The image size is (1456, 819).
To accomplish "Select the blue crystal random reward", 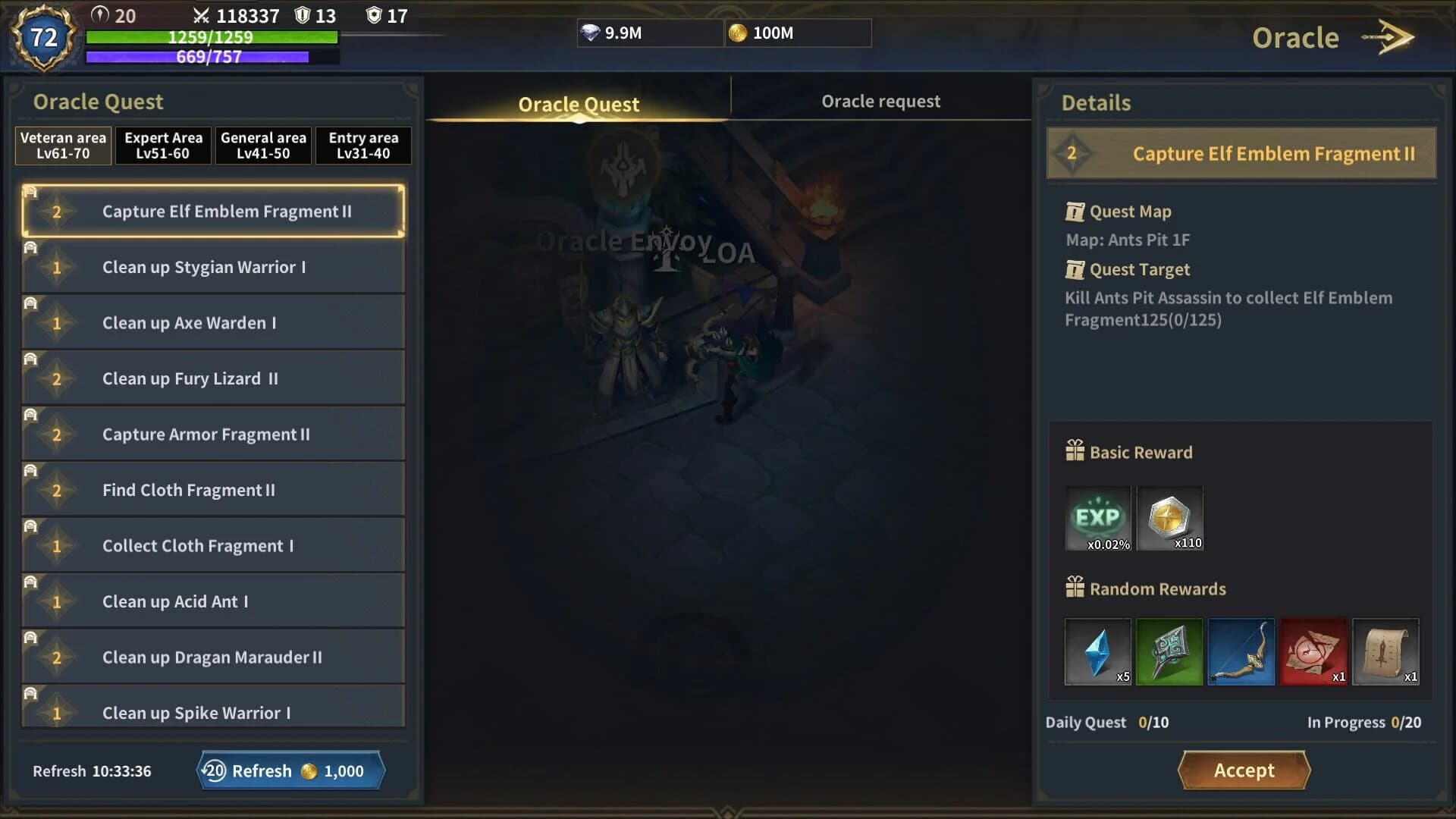I will 1097,651.
